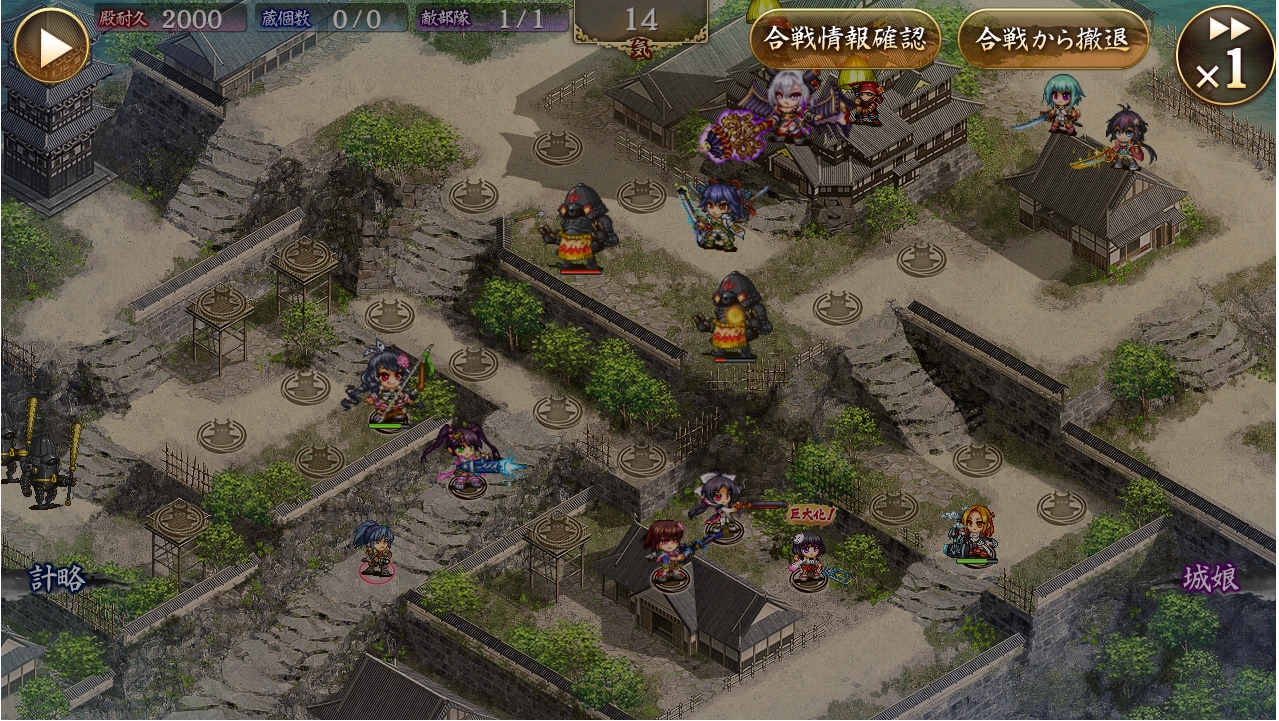Open 合戦情報確認 battle info
This screenshot has width=1279, height=721.
845,39
